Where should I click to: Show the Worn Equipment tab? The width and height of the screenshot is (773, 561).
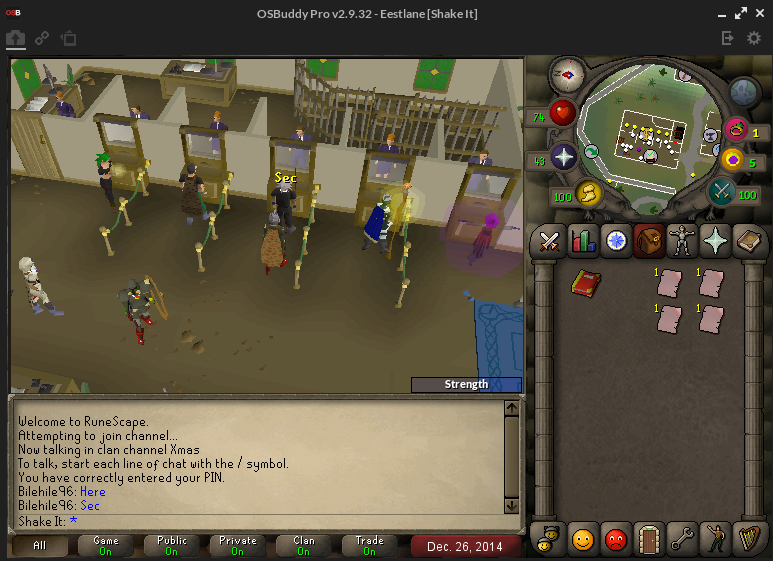point(682,240)
